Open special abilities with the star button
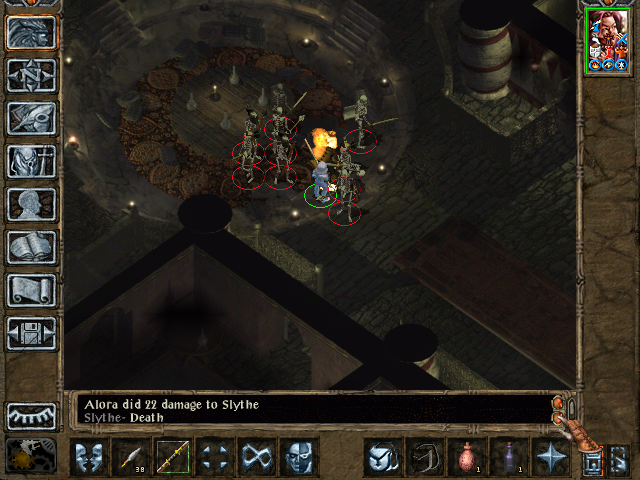Screen dimensions: 640x480 point(550,457)
